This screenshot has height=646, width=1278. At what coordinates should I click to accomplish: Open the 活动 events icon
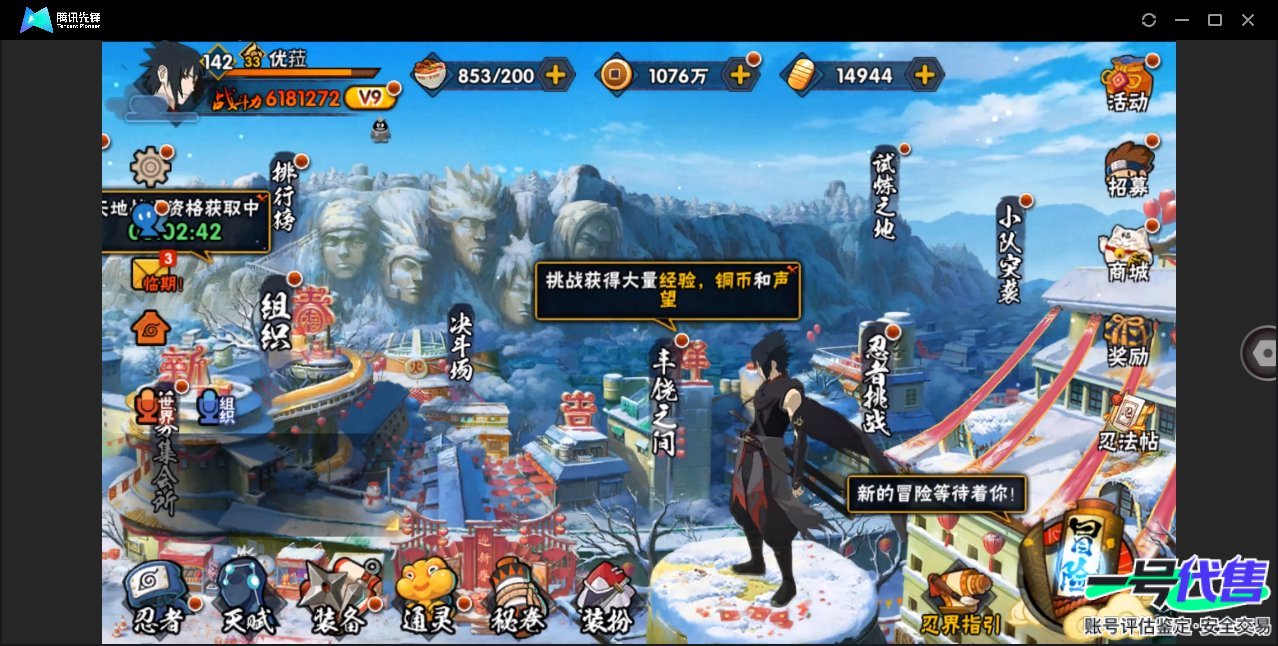[x=1127, y=82]
